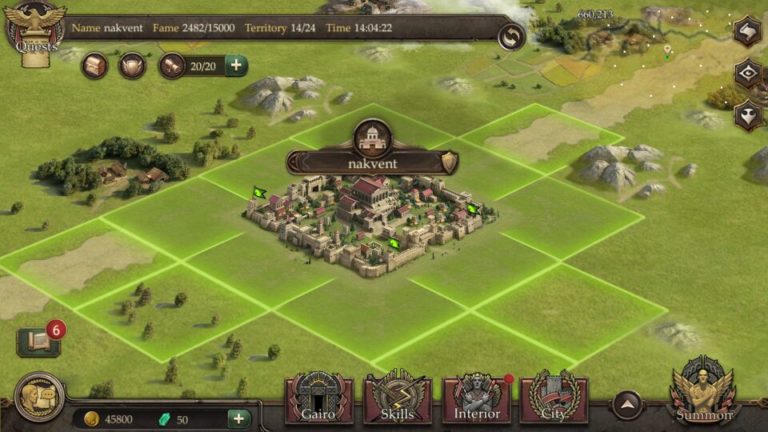Activate the bottom hexagon marker button

[x=747, y=115]
